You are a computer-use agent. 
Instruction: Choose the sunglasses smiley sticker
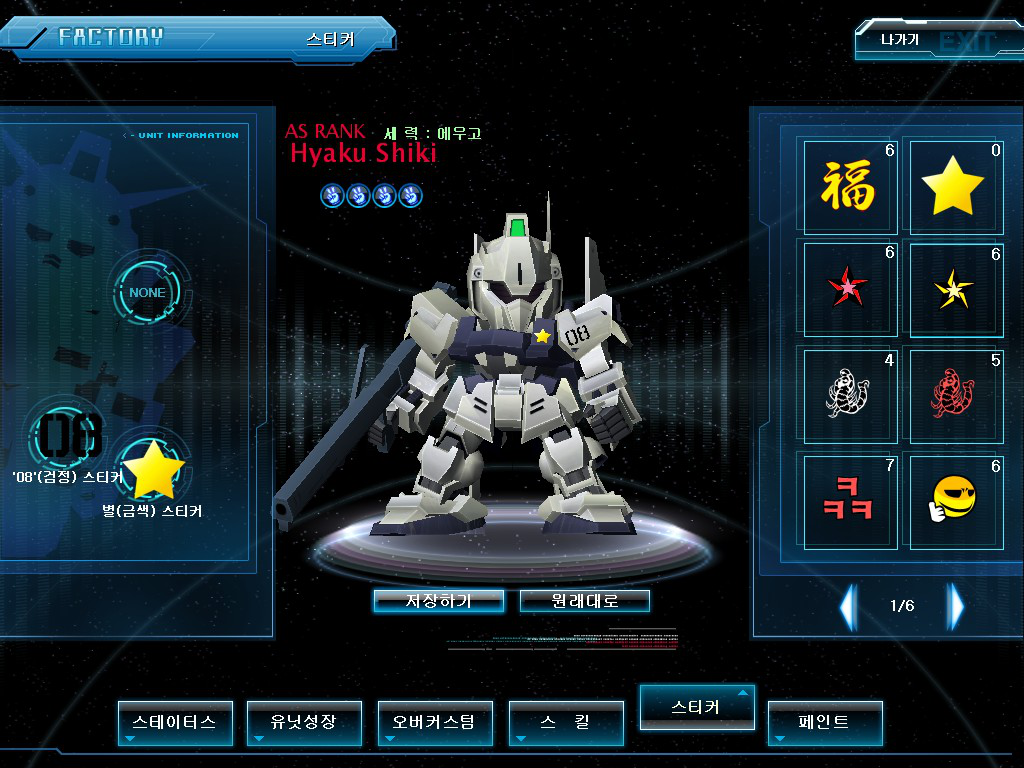(x=953, y=499)
